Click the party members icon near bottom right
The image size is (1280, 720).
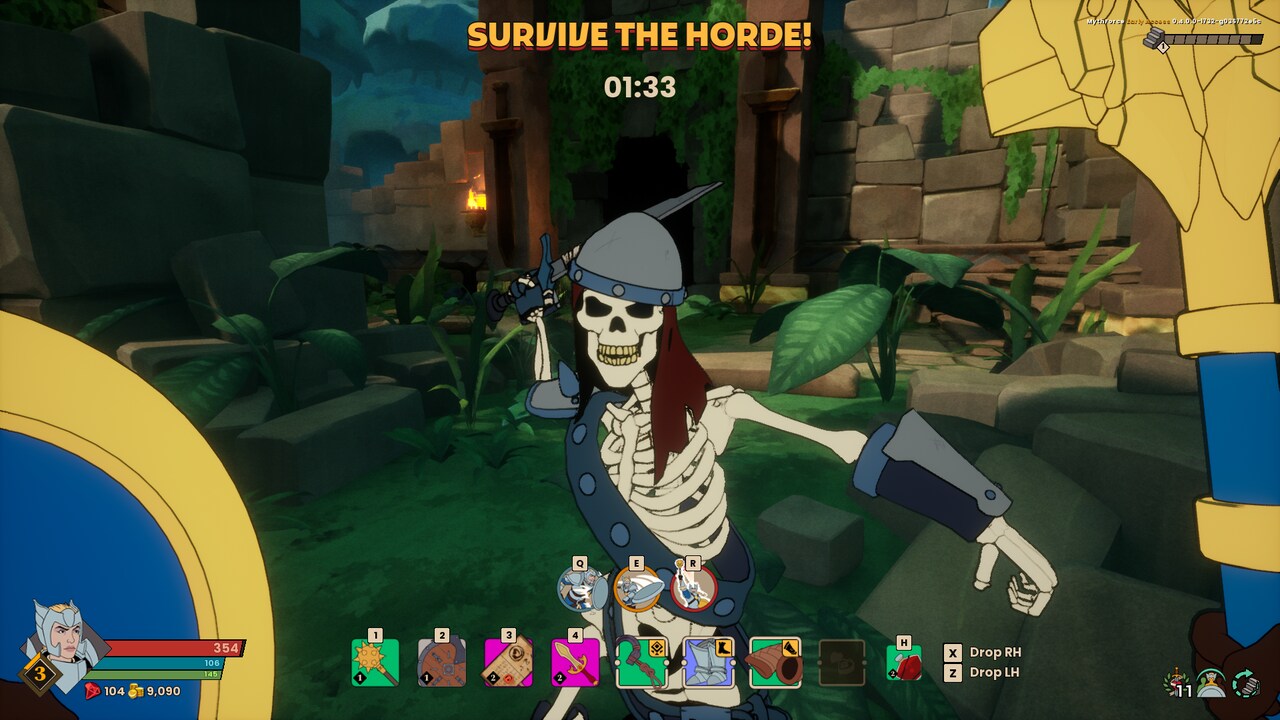click(x=1212, y=682)
